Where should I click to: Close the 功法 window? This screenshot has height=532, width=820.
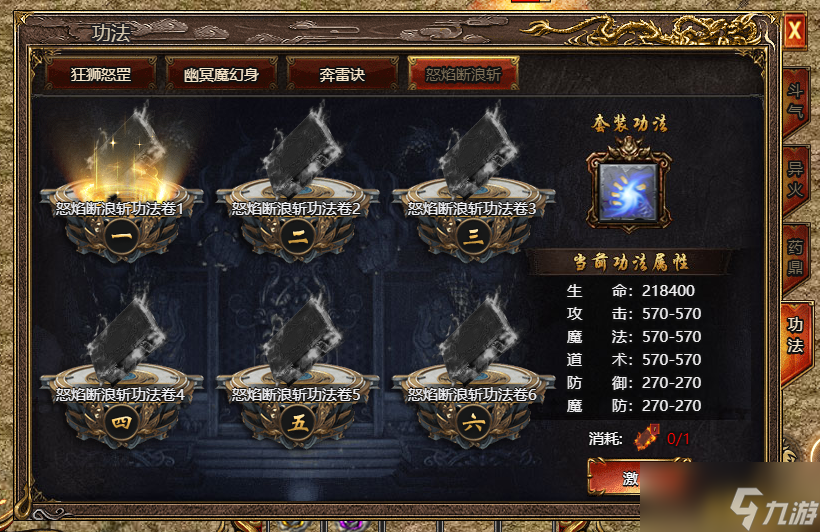coord(795,32)
